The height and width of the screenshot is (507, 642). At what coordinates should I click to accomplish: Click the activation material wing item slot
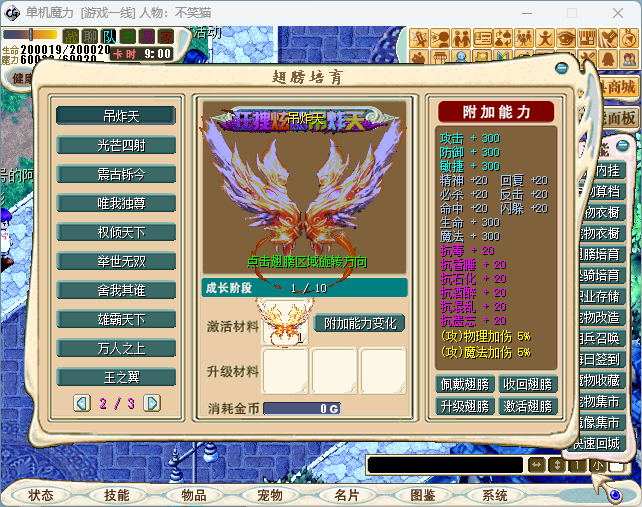coord(284,322)
